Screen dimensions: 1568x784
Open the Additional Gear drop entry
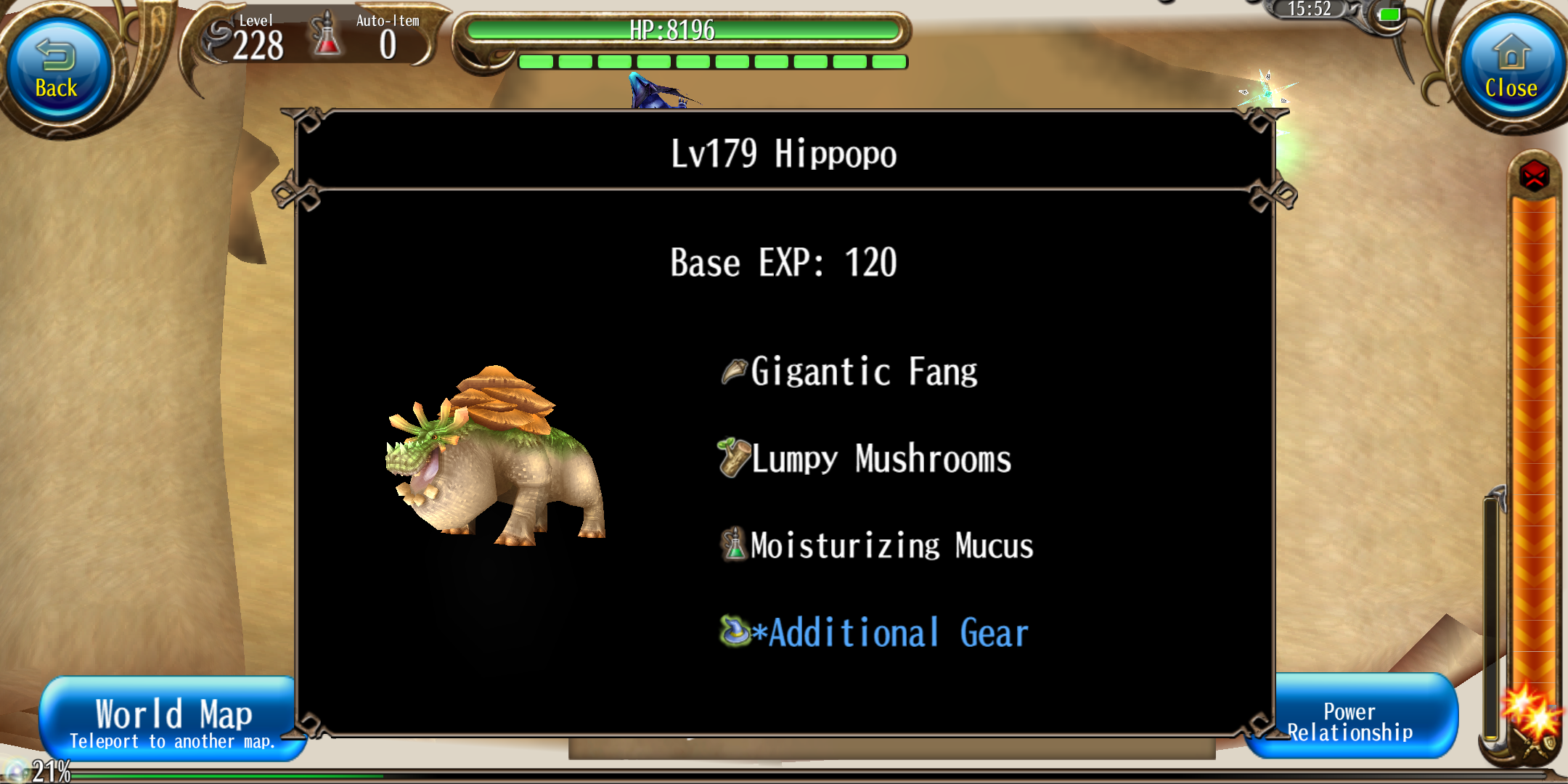click(x=875, y=633)
